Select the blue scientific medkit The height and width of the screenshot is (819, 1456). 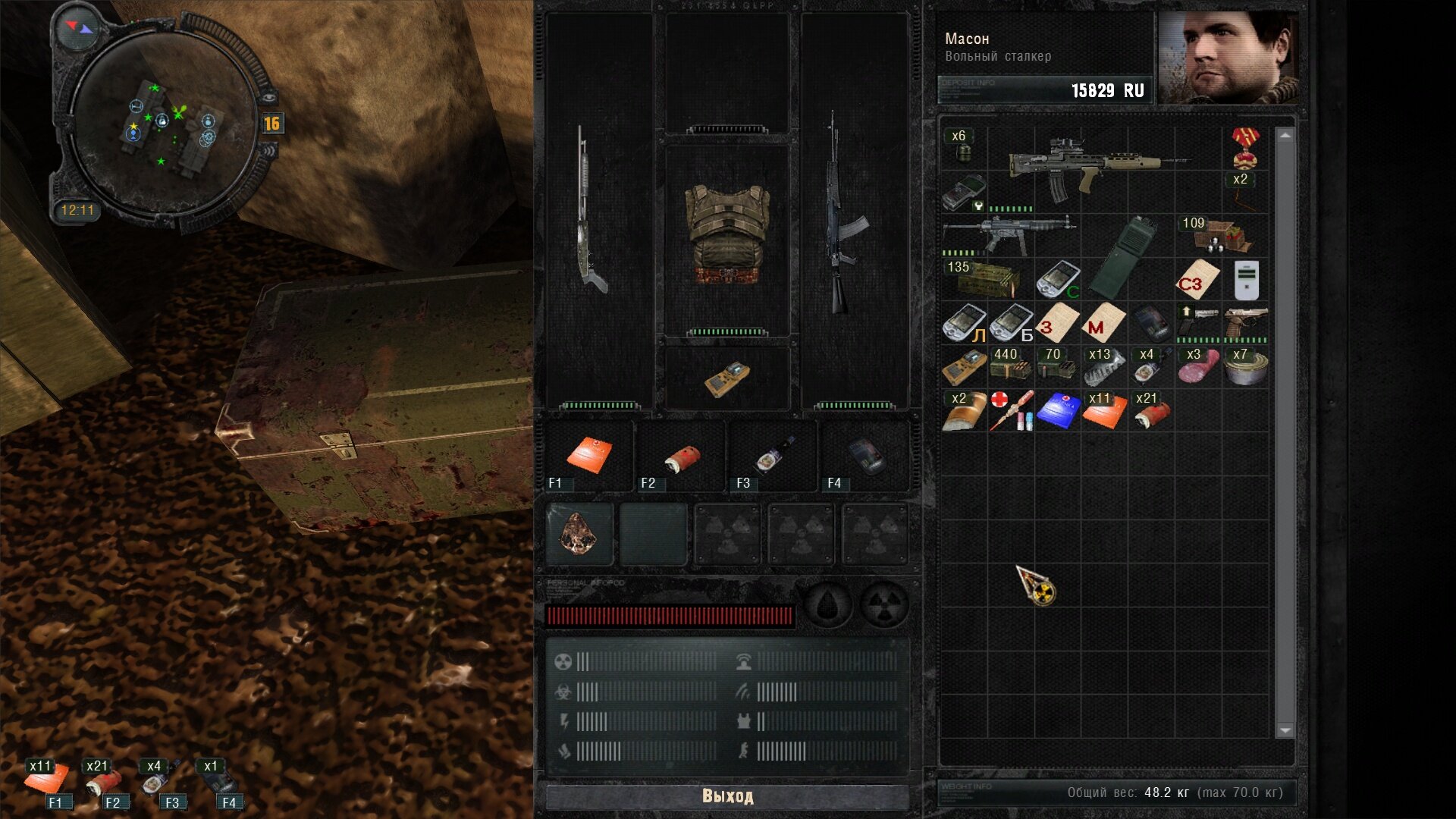(1057, 411)
